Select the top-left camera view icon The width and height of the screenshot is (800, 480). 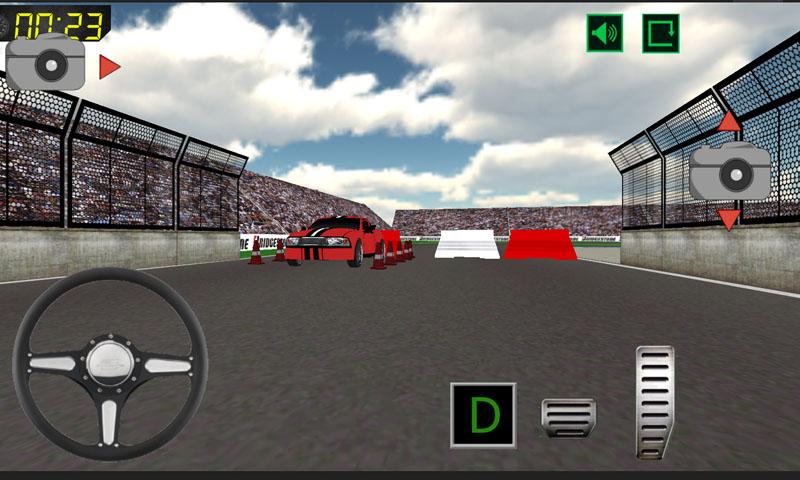[46, 64]
